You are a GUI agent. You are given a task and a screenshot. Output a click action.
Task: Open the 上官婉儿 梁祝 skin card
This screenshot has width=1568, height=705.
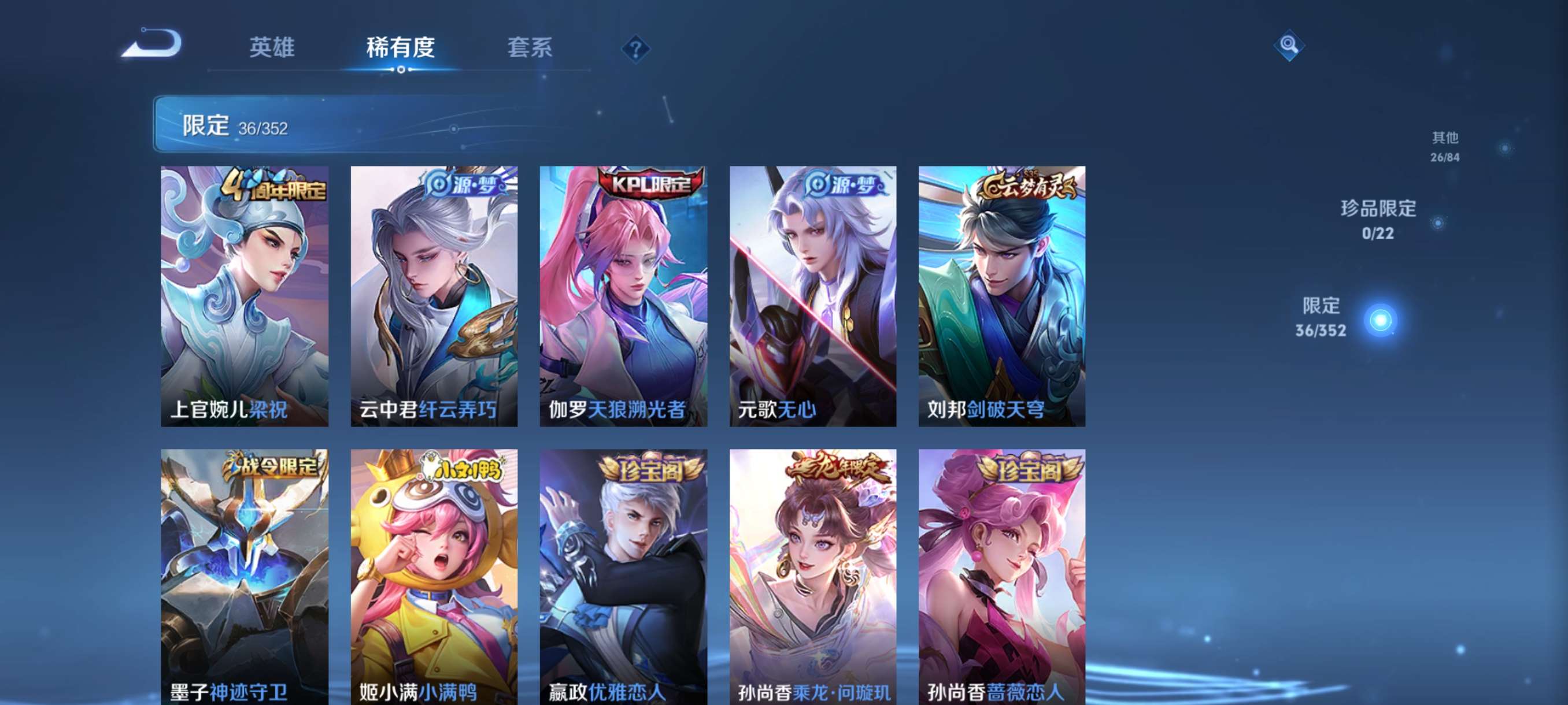pyautogui.click(x=245, y=298)
